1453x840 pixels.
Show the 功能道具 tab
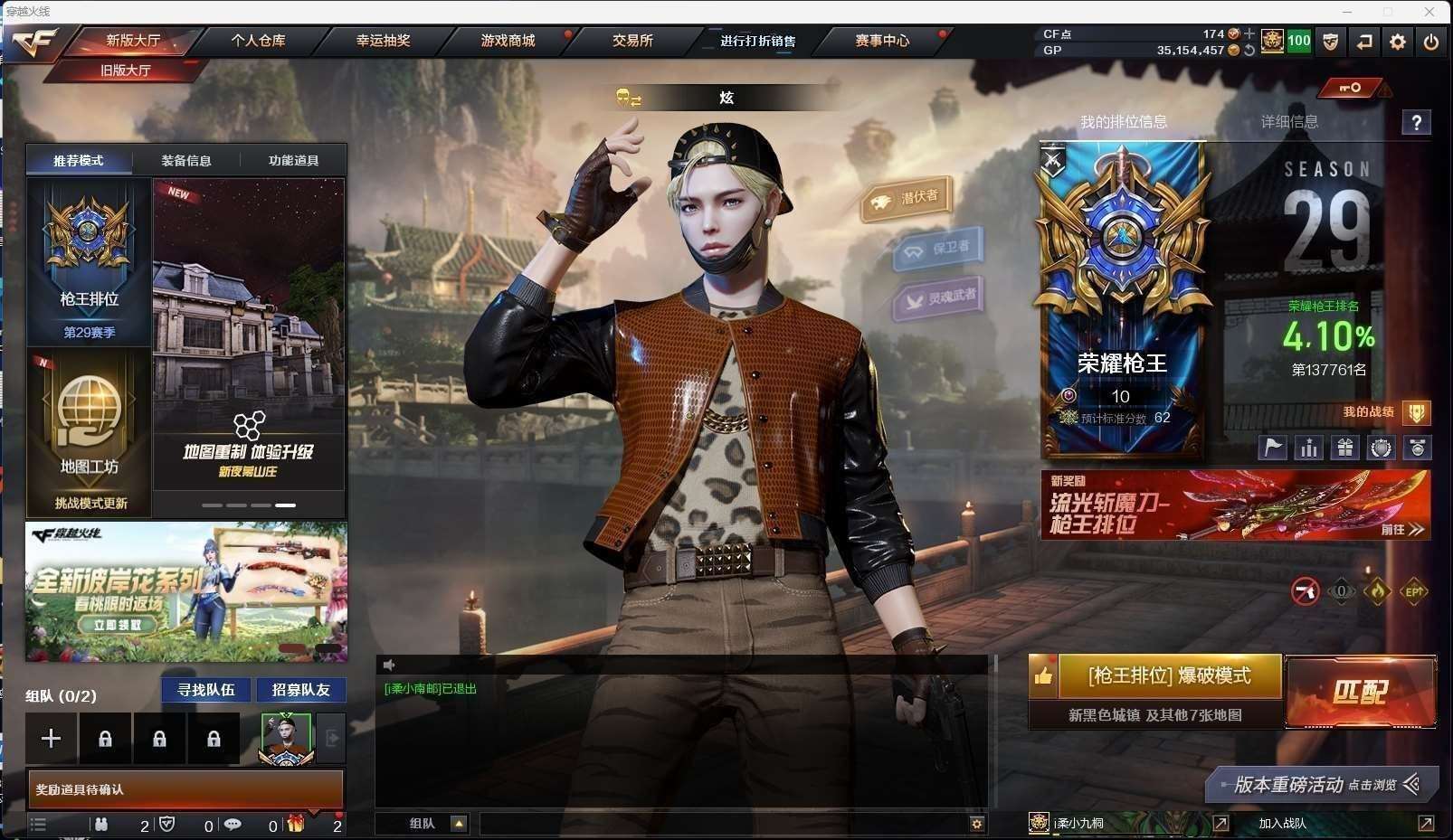293,161
